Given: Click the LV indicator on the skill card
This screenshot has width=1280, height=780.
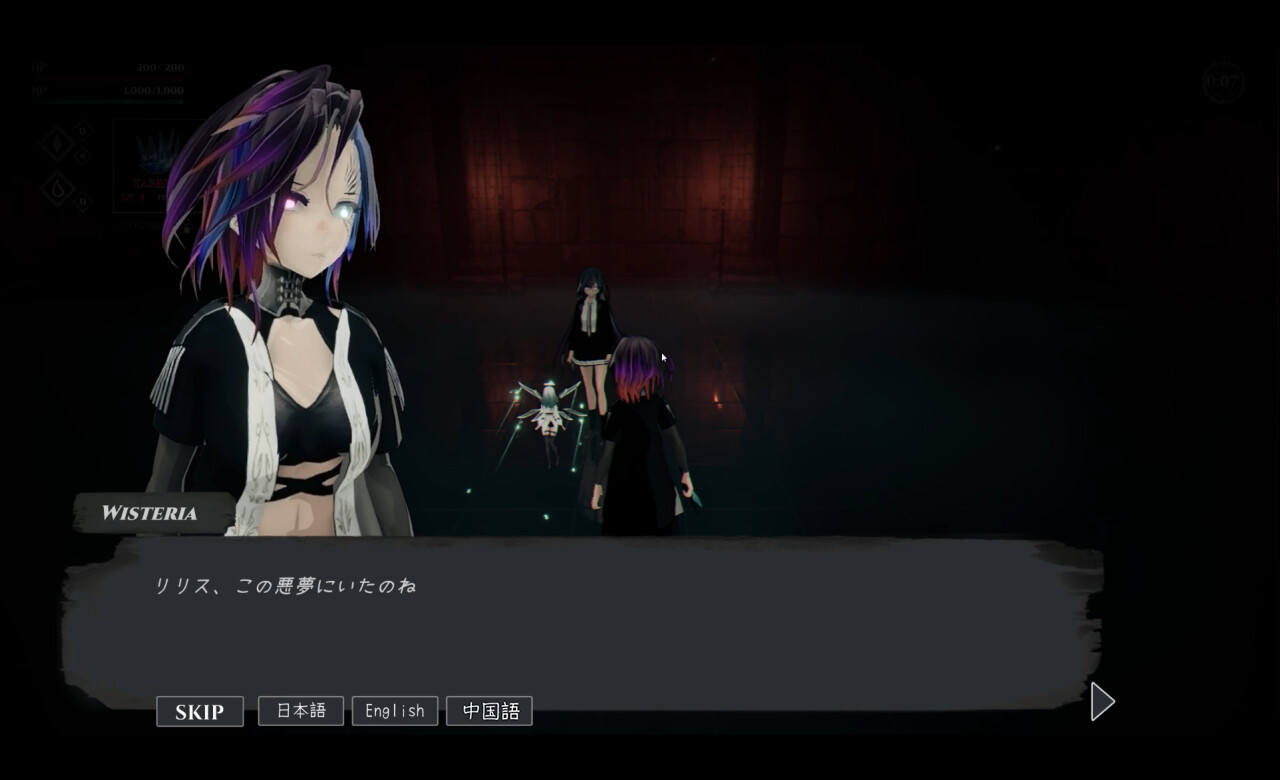Looking at the screenshot, I should coord(131,196).
